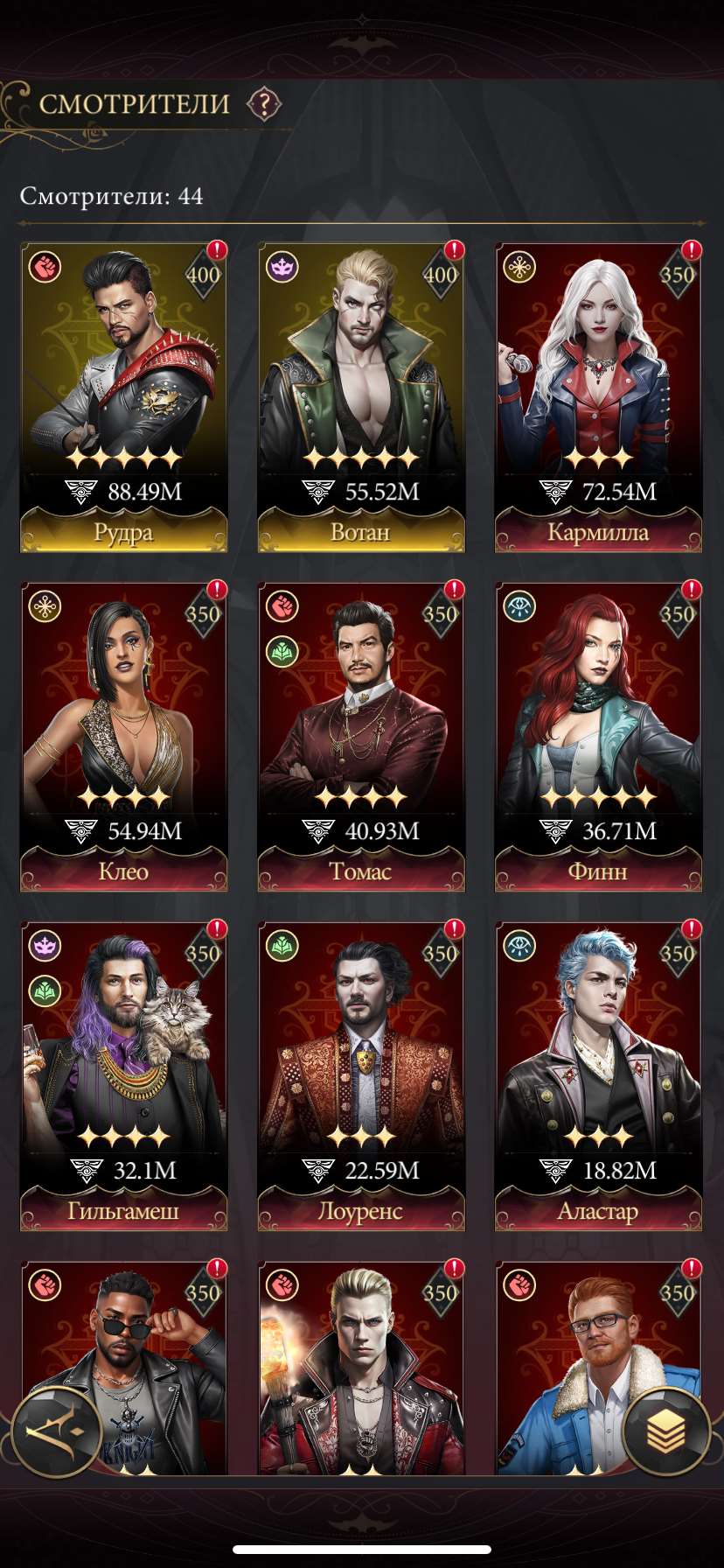Open the stacked layers button
Viewport: 724px width, 1568px height.
point(666,1431)
